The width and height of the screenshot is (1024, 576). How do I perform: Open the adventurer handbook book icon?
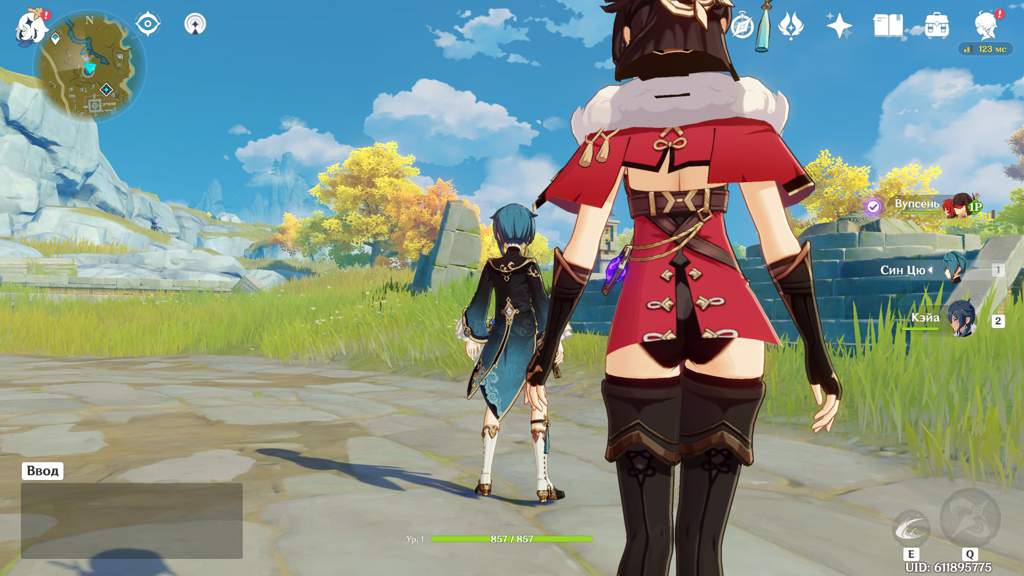coord(888,26)
